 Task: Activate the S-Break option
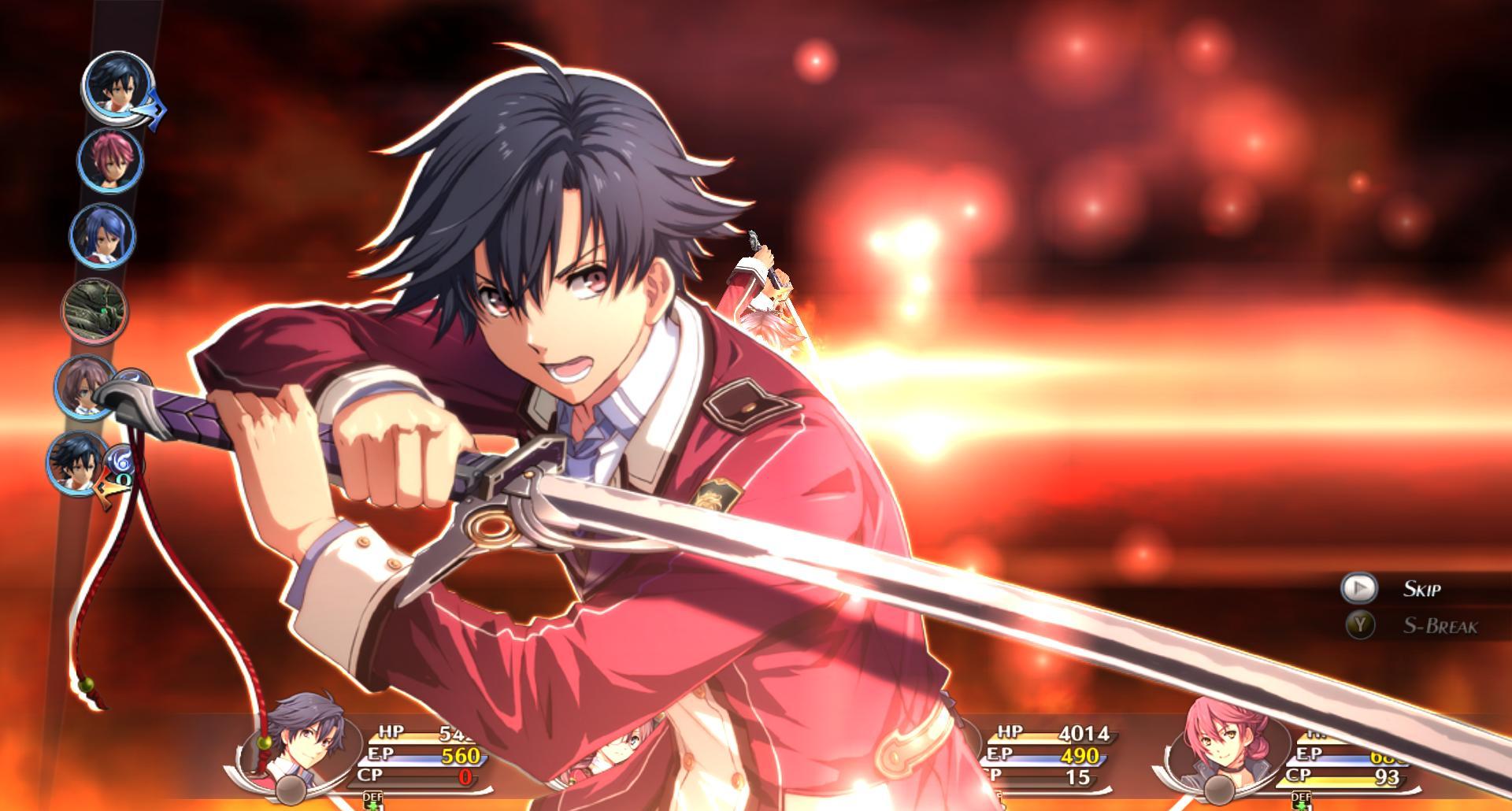pos(1358,625)
